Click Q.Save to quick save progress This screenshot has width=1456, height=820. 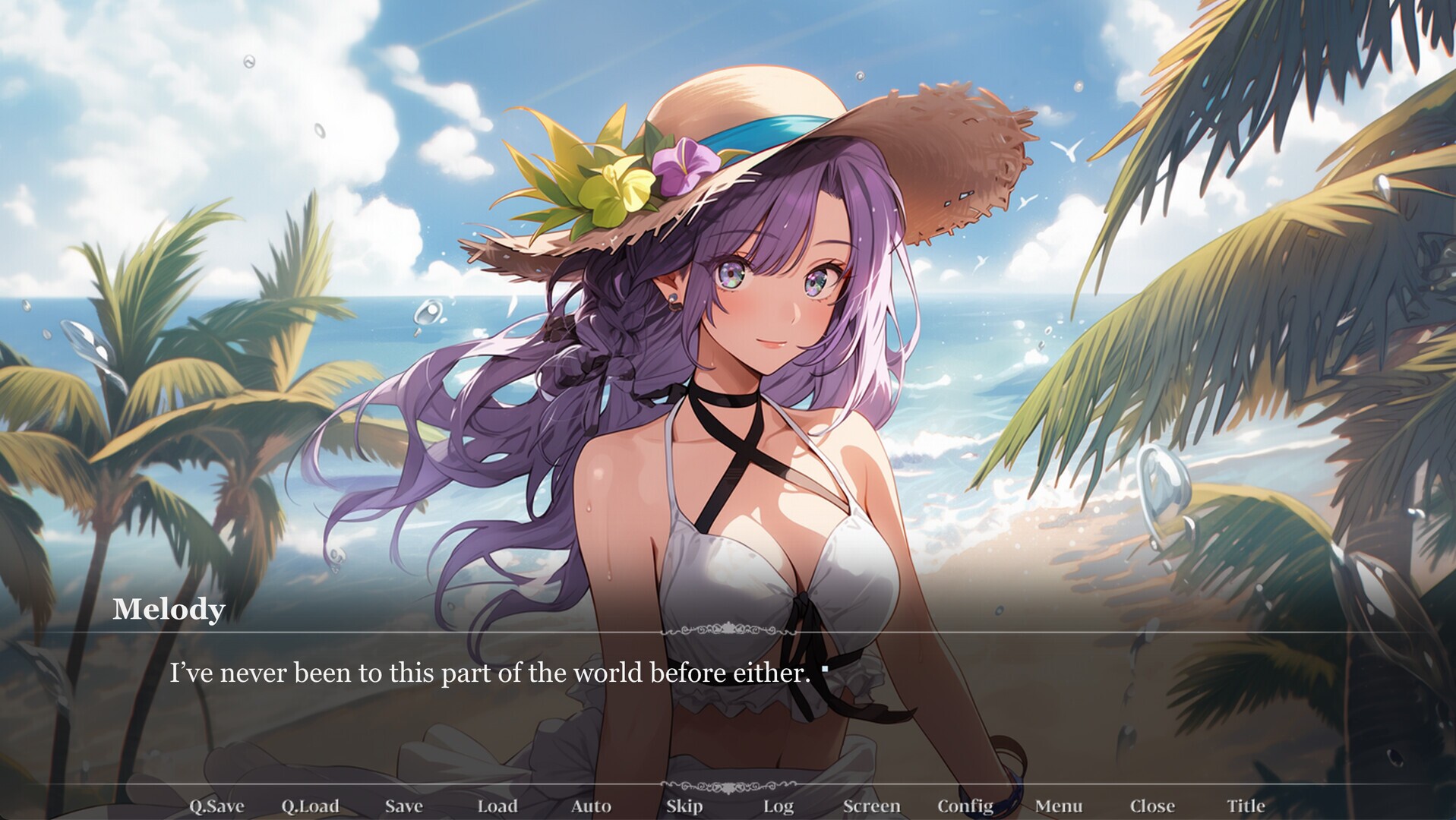[x=218, y=806]
